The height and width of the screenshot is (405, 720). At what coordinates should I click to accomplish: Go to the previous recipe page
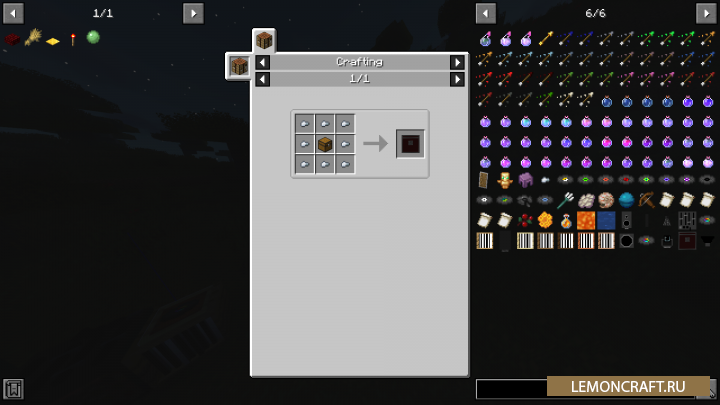[x=262, y=79]
